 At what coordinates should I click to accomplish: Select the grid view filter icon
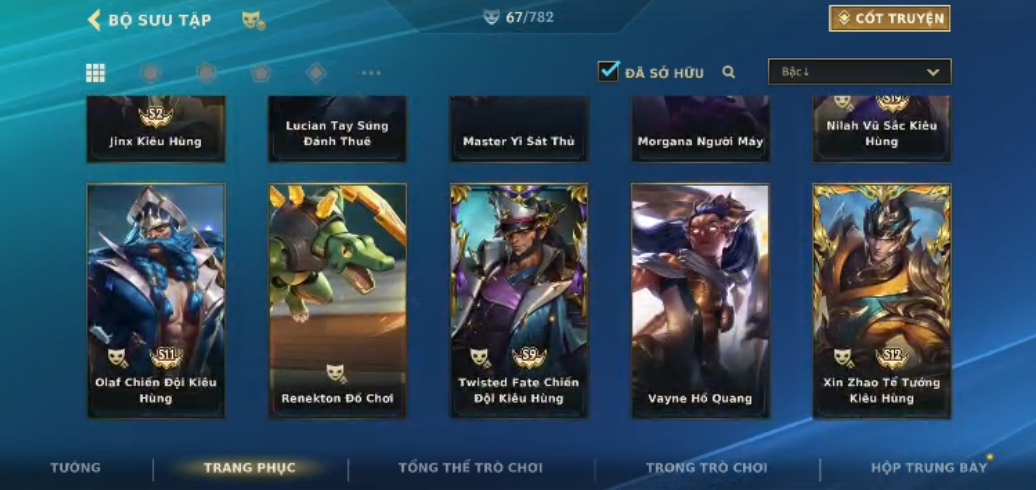[x=95, y=73]
